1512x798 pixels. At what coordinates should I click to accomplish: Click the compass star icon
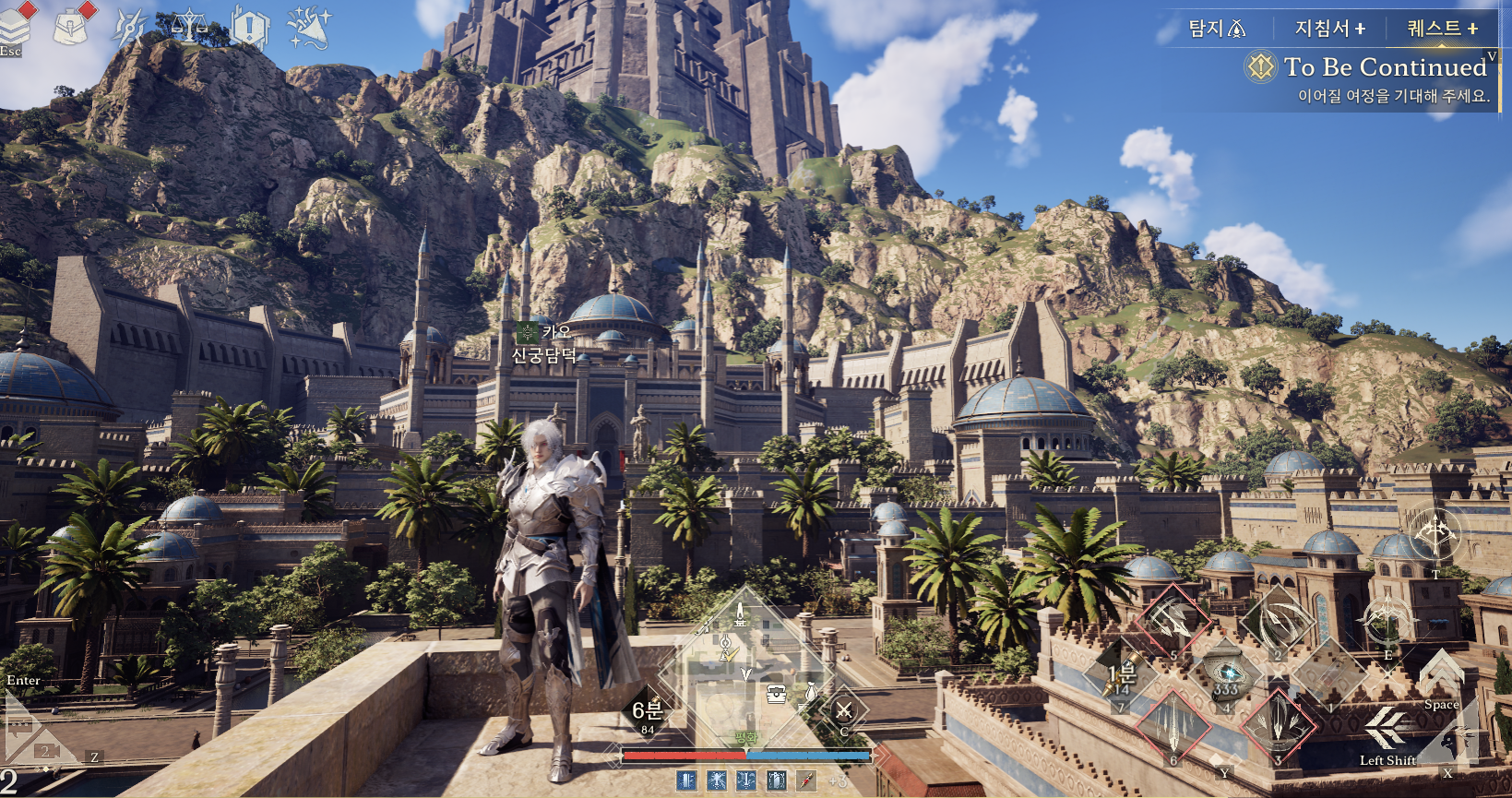129,28
